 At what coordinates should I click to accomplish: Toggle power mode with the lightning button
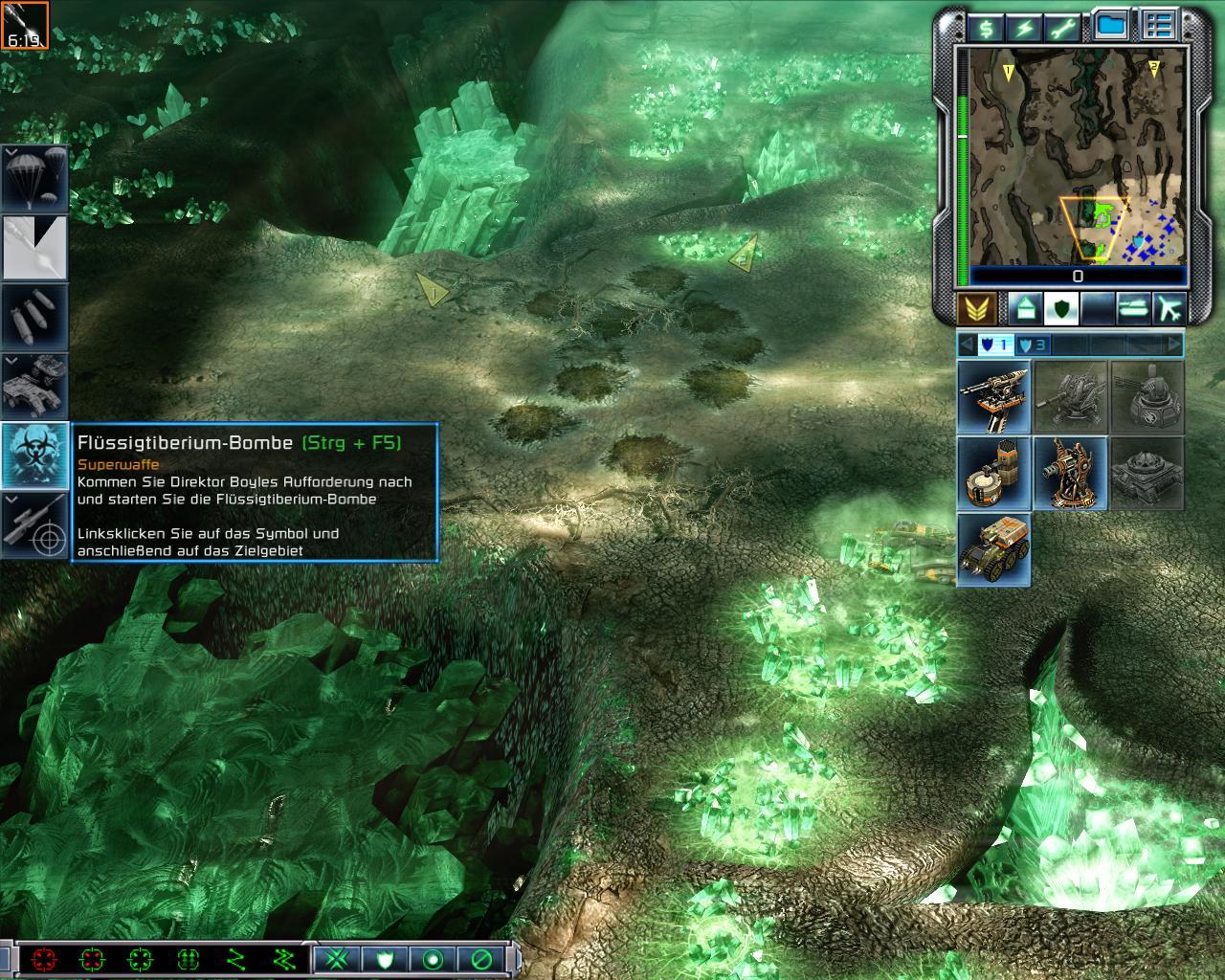coord(1025,29)
